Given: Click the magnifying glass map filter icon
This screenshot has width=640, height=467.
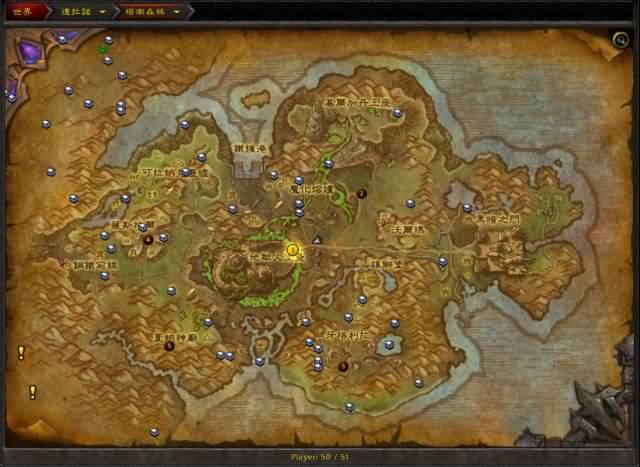Looking at the screenshot, I should point(621,40).
